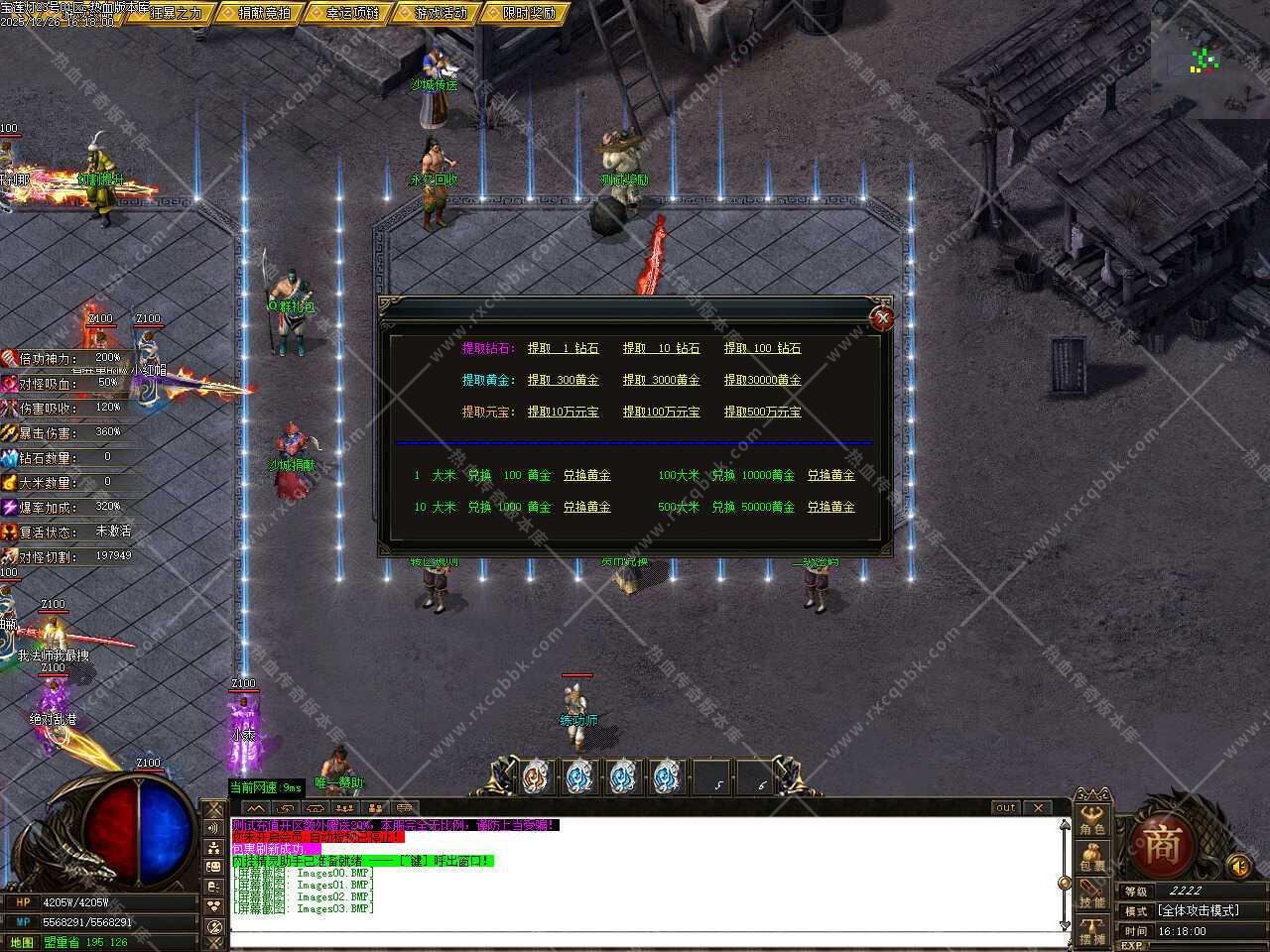Toggle the sound speaker icon
Screen dimensions: 1270x952
[1238, 867]
